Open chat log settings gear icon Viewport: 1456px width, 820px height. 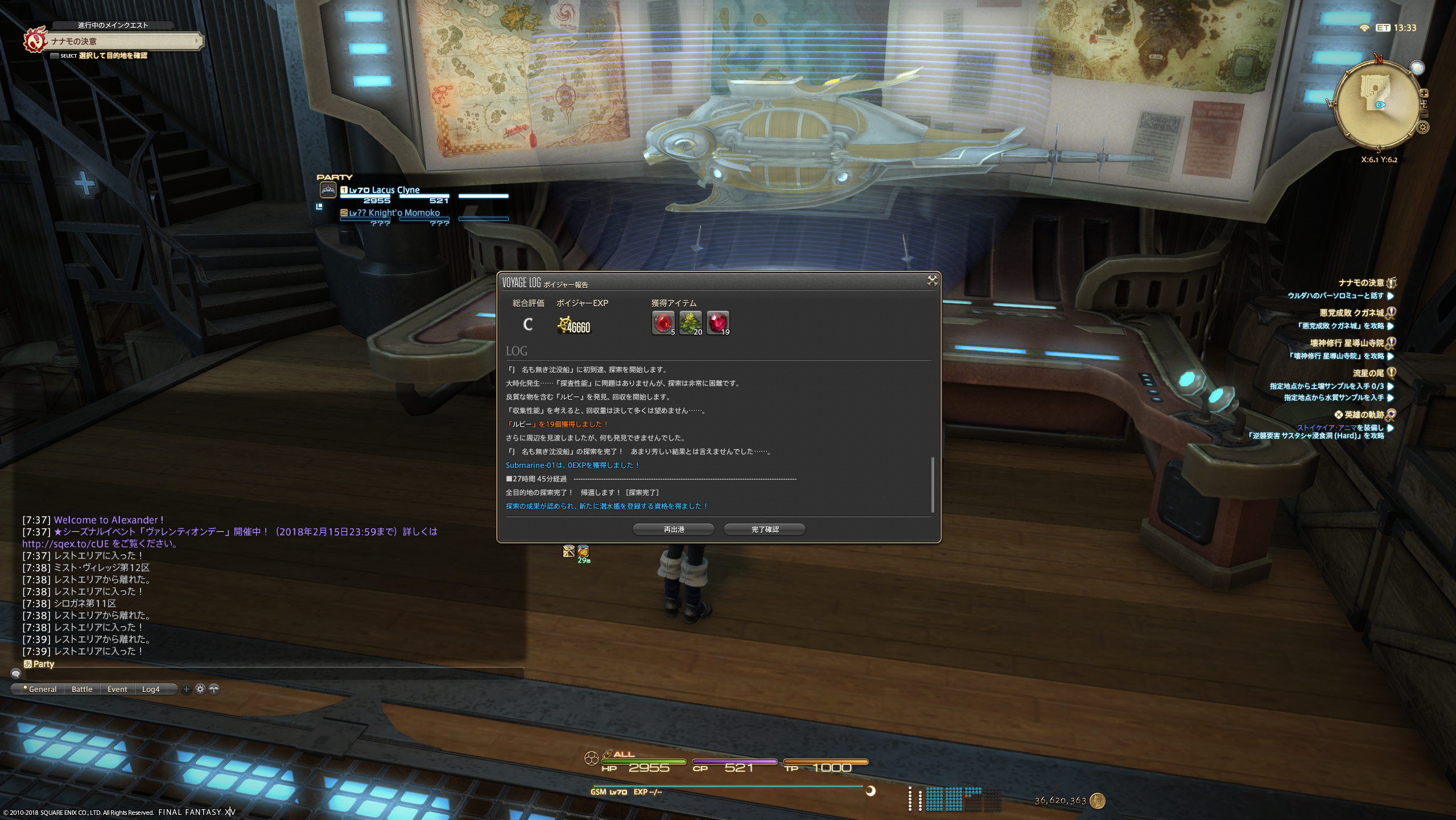point(200,689)
